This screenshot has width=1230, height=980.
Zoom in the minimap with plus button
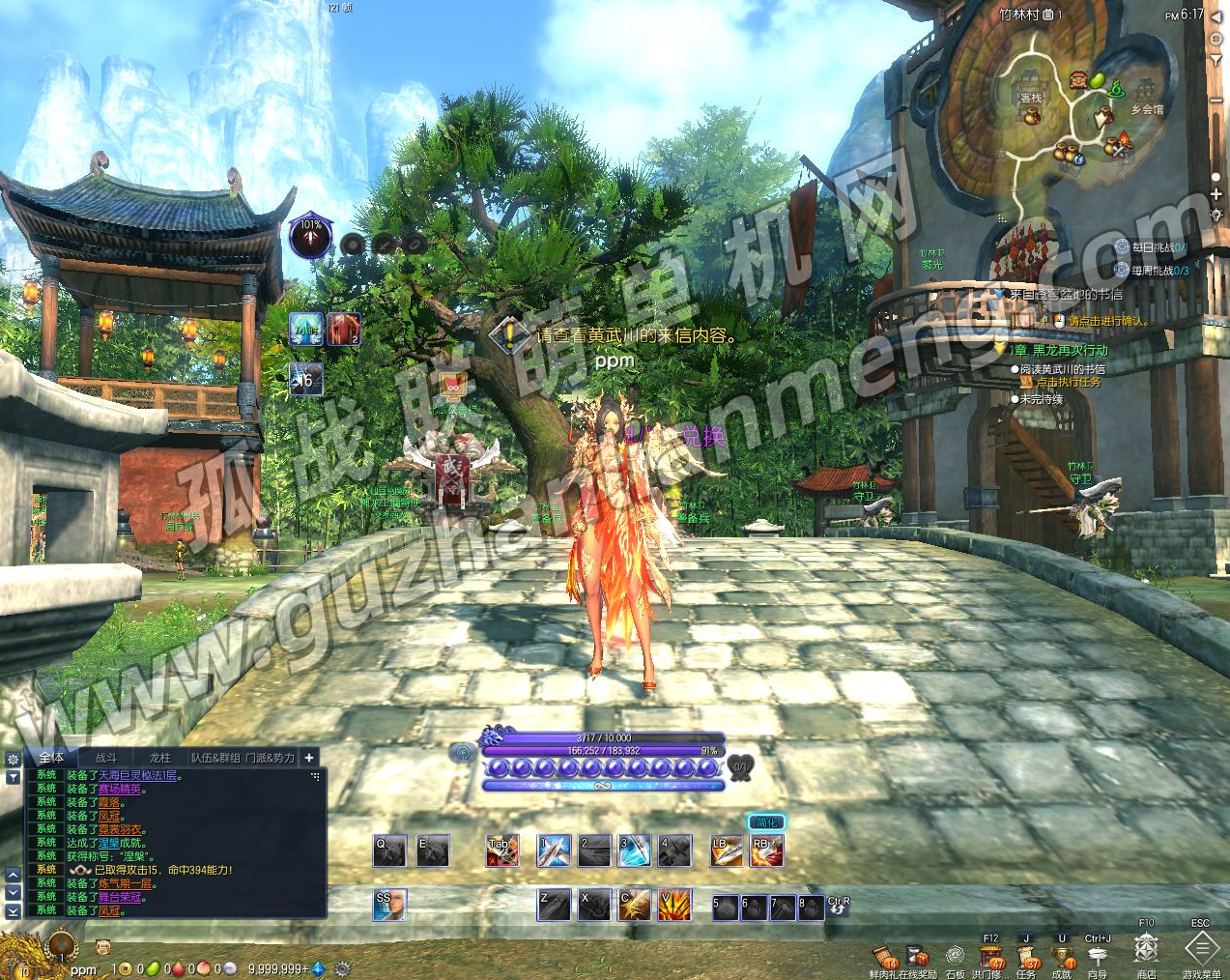point(1216,194)
